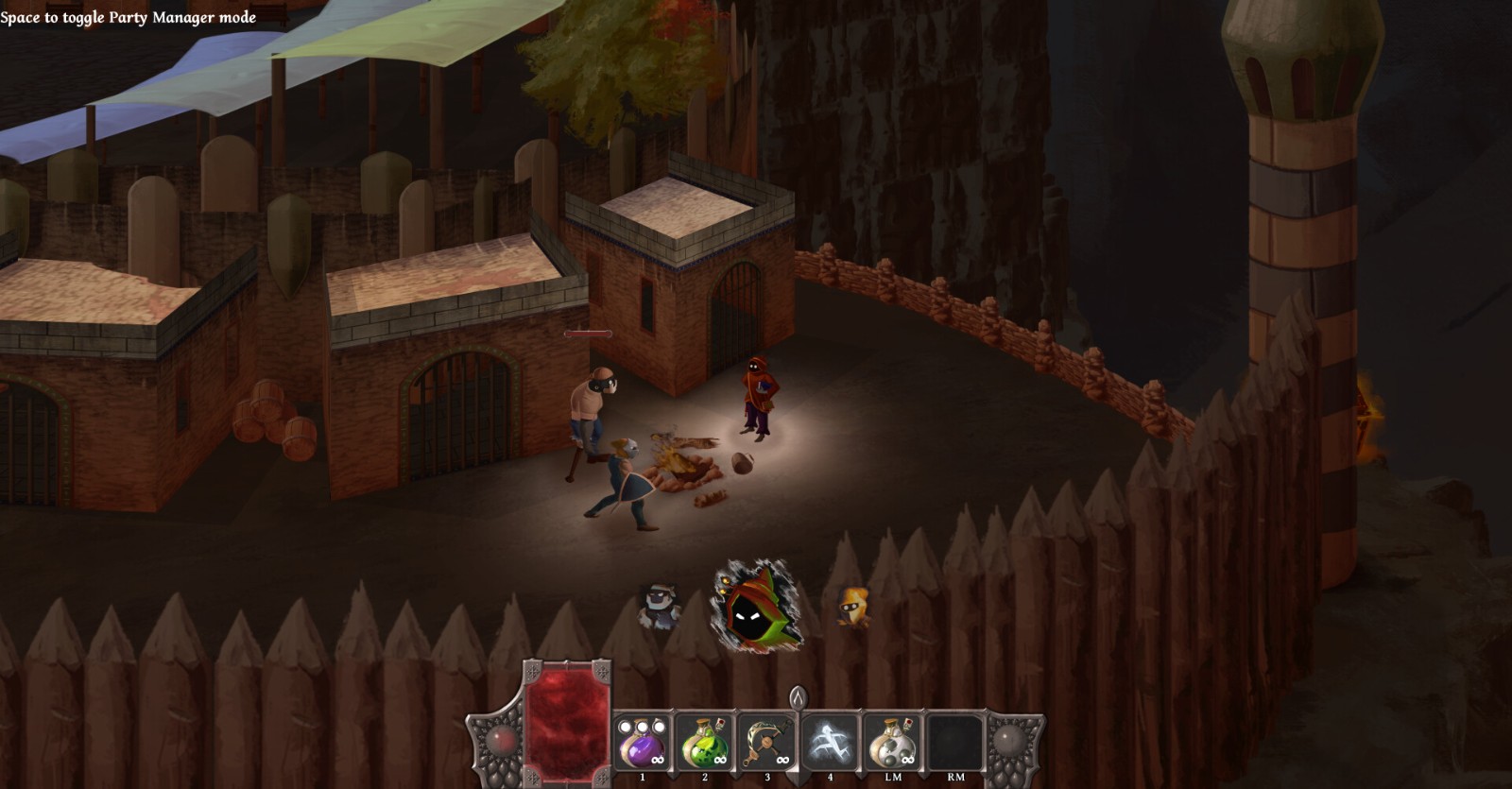Select the purple potion in slot 1
This screenshot has width=1512, height=789.
point(643,743)
